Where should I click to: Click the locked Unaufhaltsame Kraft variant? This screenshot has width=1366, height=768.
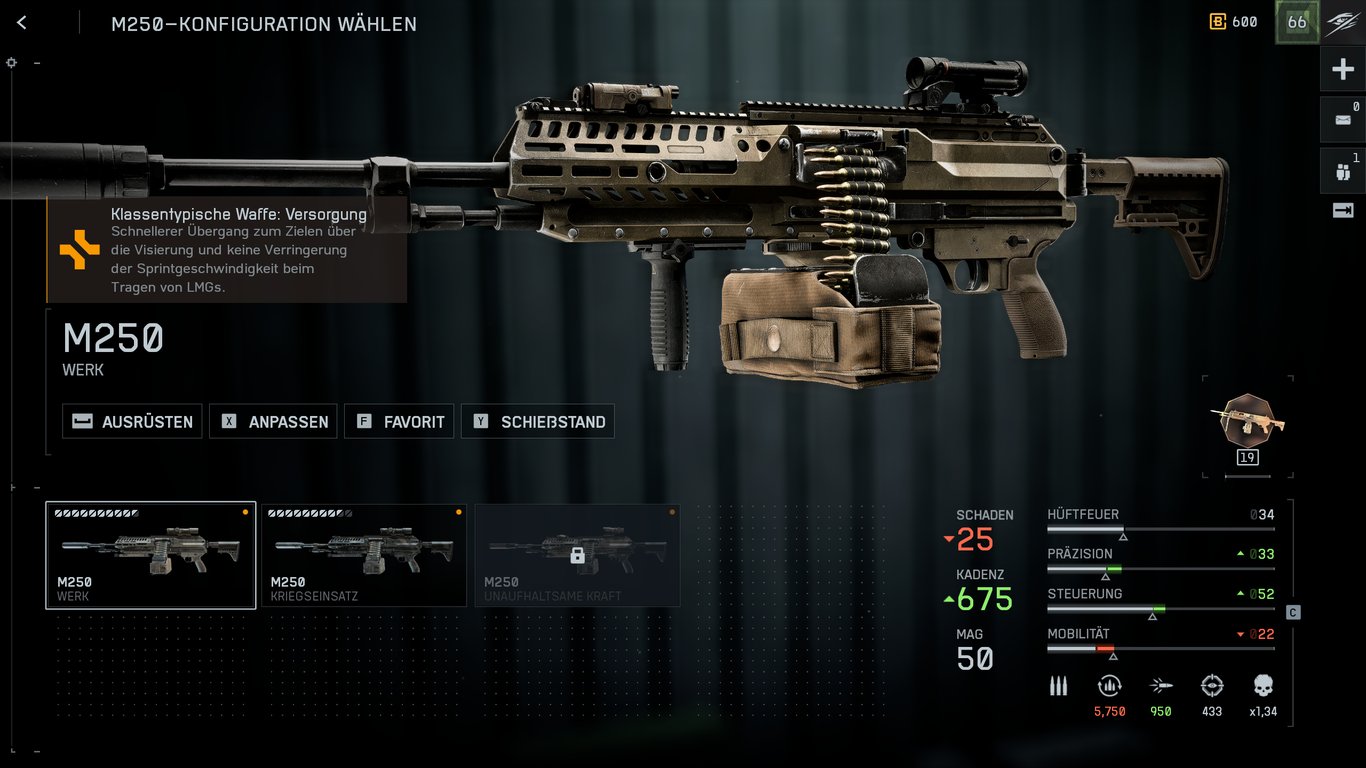pos(577,555)
